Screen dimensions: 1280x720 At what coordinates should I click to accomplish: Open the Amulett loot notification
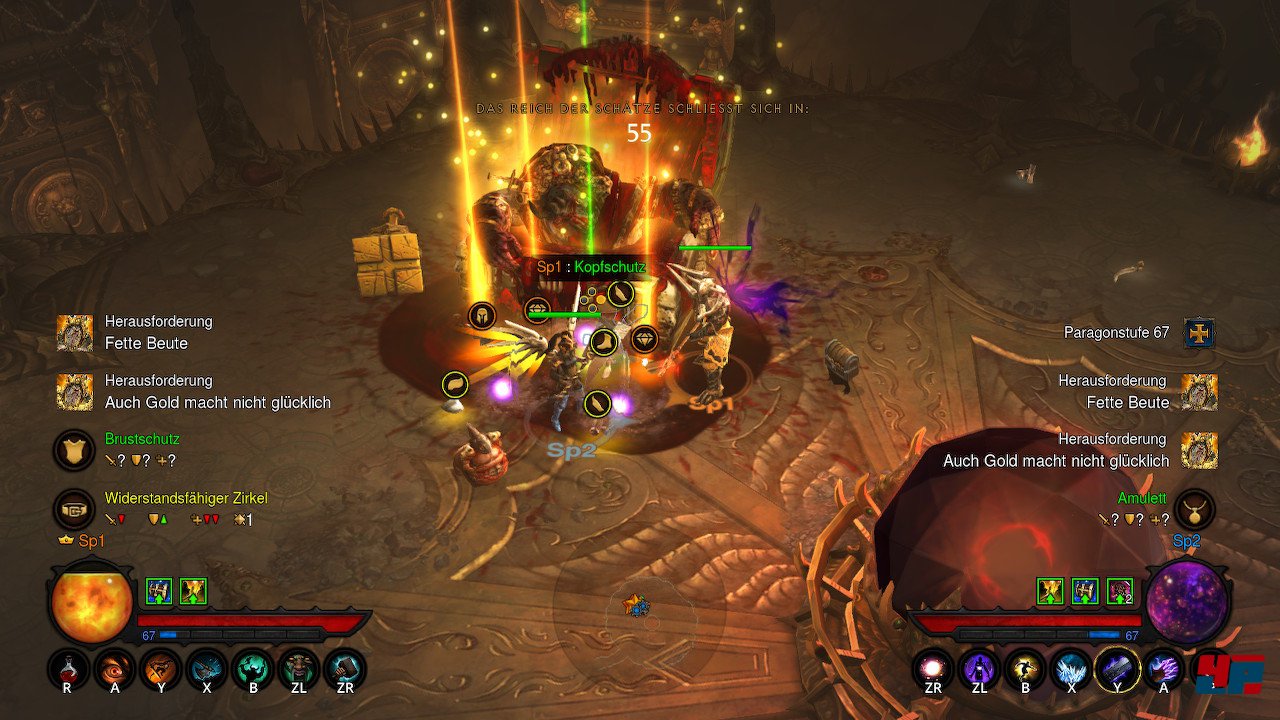click(x=1195, y=509)
